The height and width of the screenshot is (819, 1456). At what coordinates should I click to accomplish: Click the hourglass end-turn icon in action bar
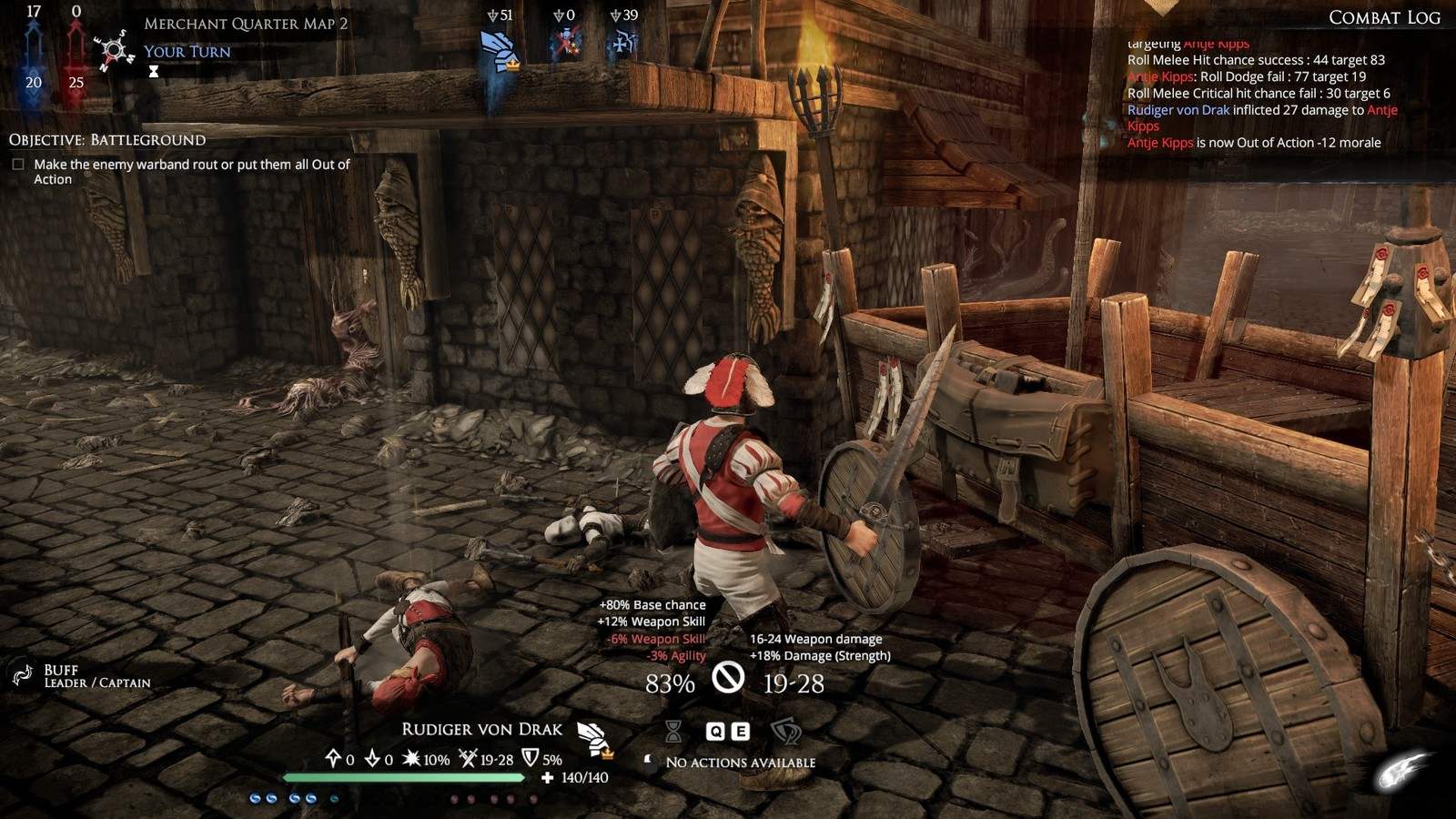click(673, 731)
